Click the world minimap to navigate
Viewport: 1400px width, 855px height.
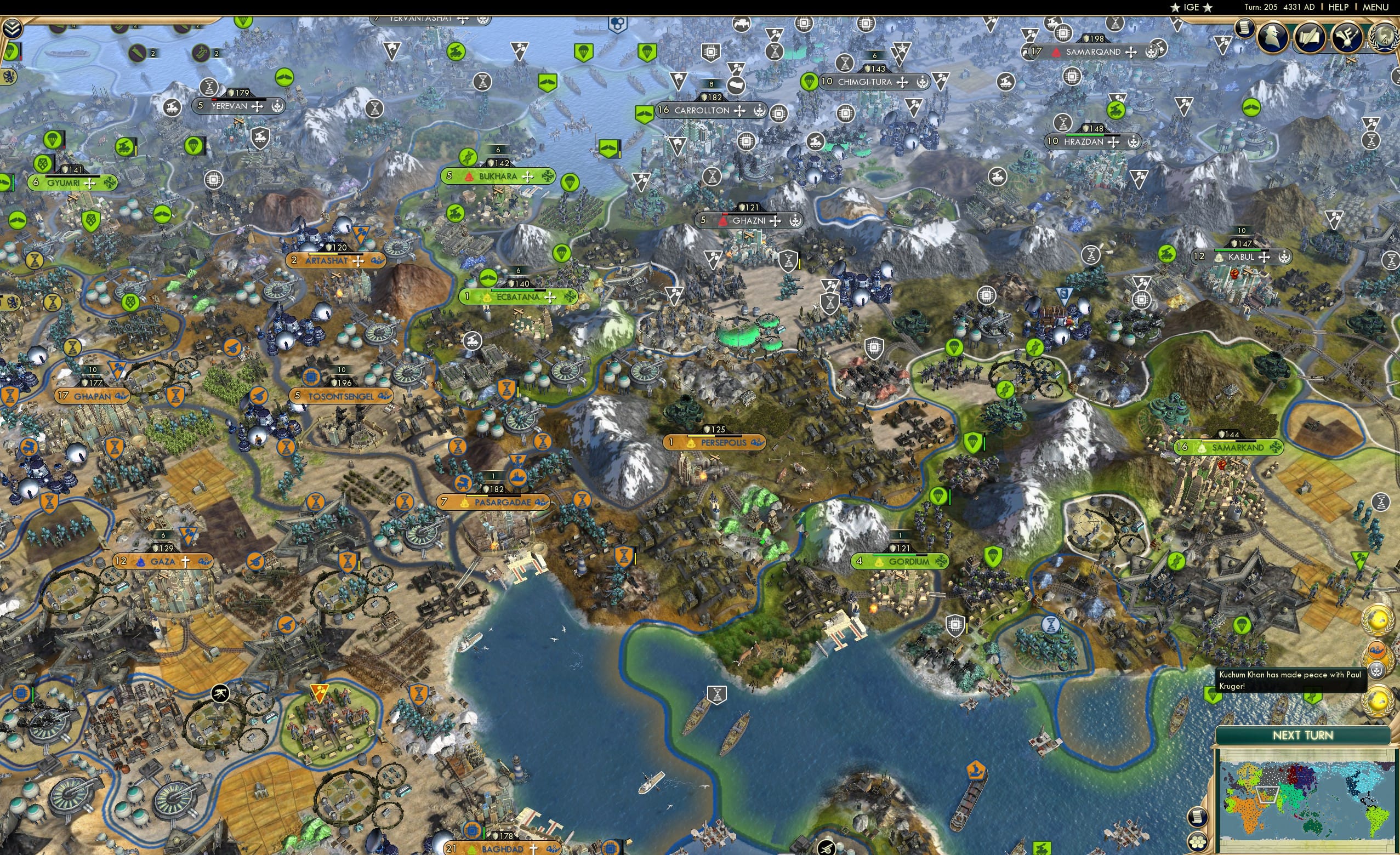point(1304,799)
